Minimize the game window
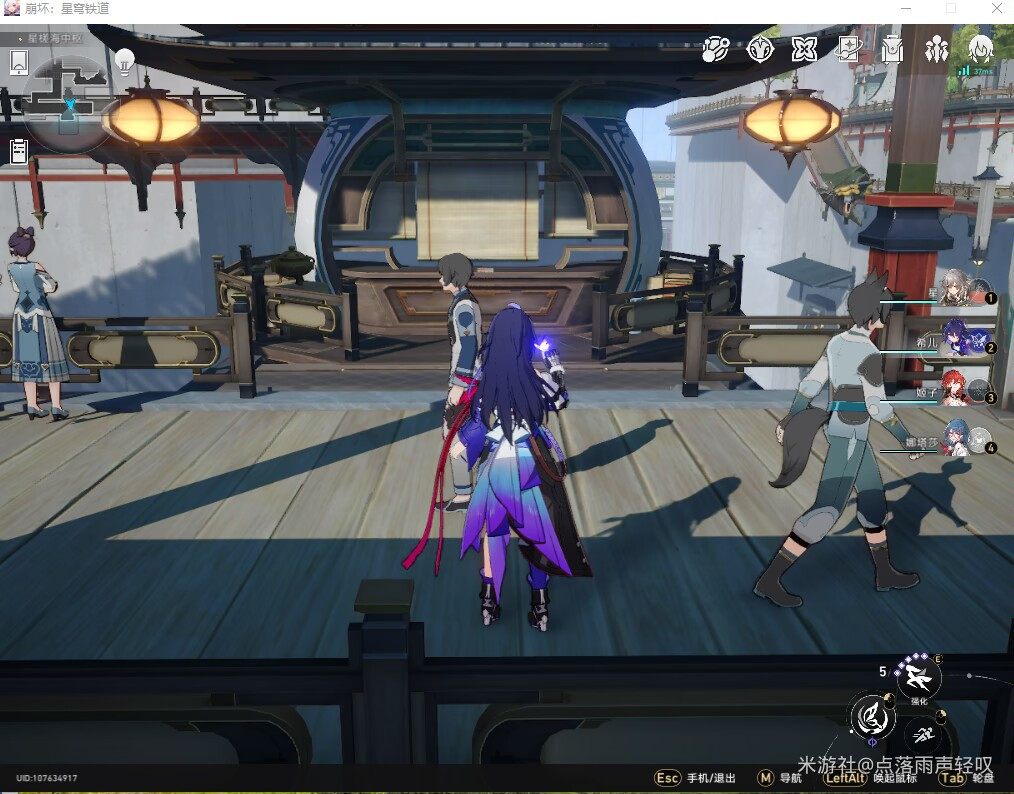 (x=907, y=9)
